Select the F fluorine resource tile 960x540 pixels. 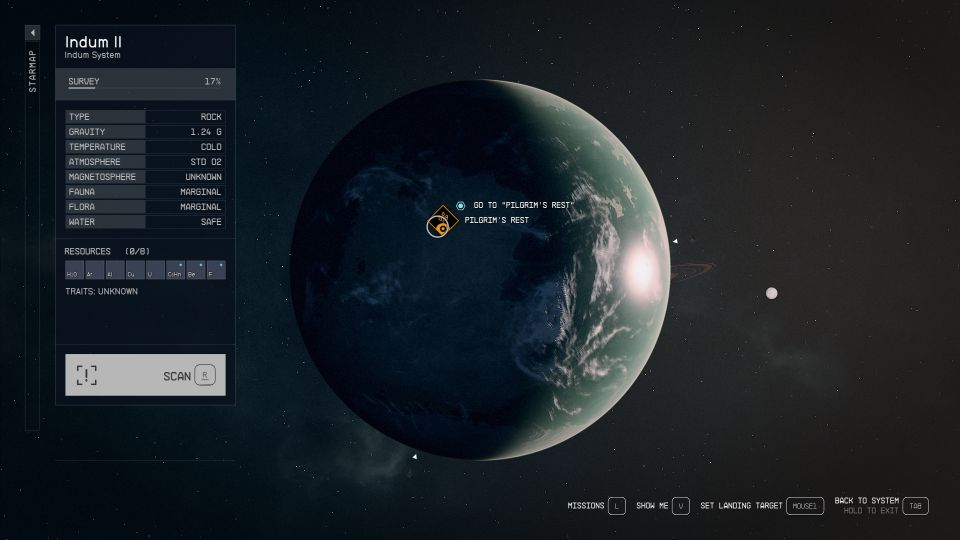(x=215, y=270)
